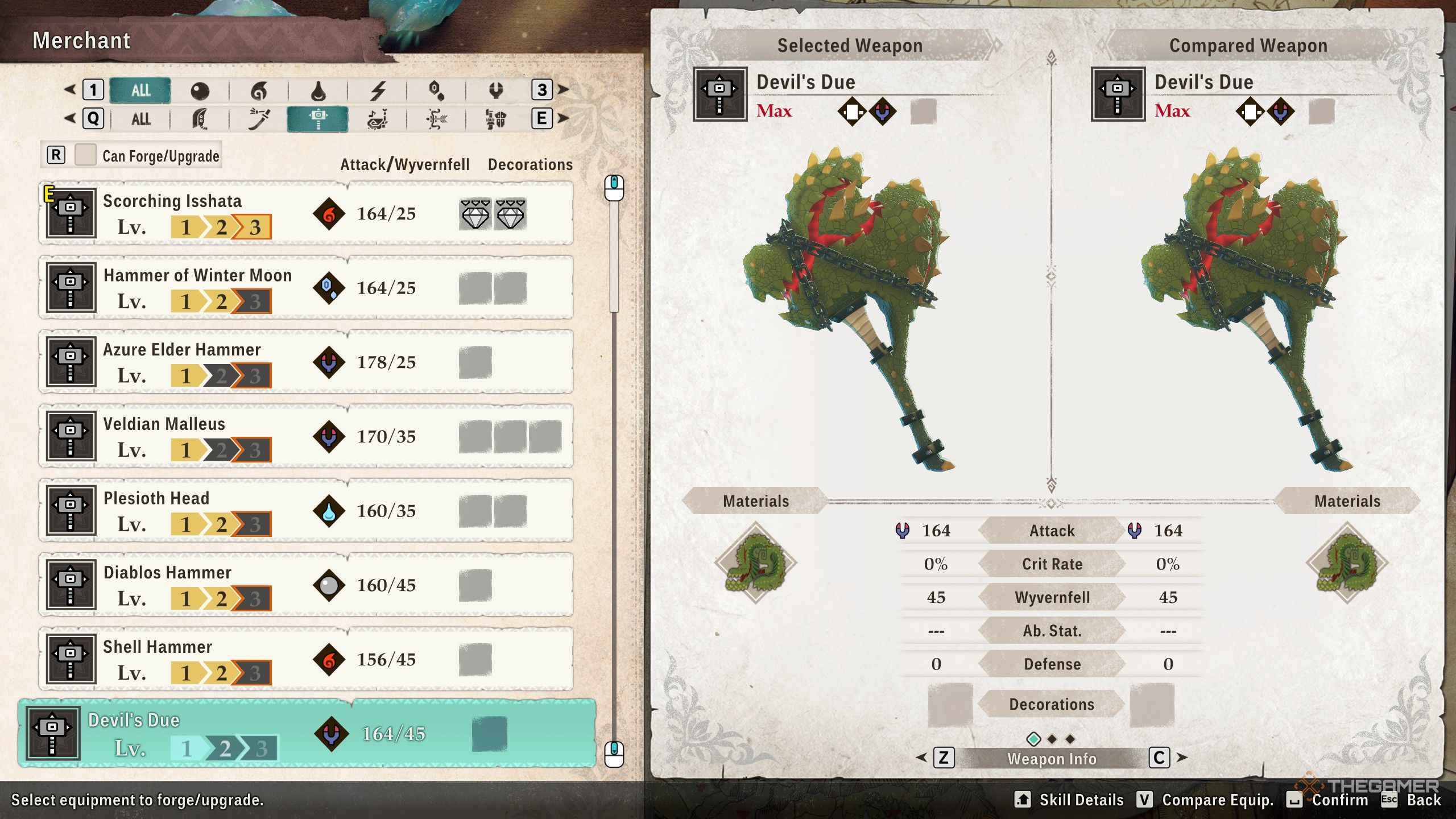Click the highlighted Devil's Due row

point(307,734)
